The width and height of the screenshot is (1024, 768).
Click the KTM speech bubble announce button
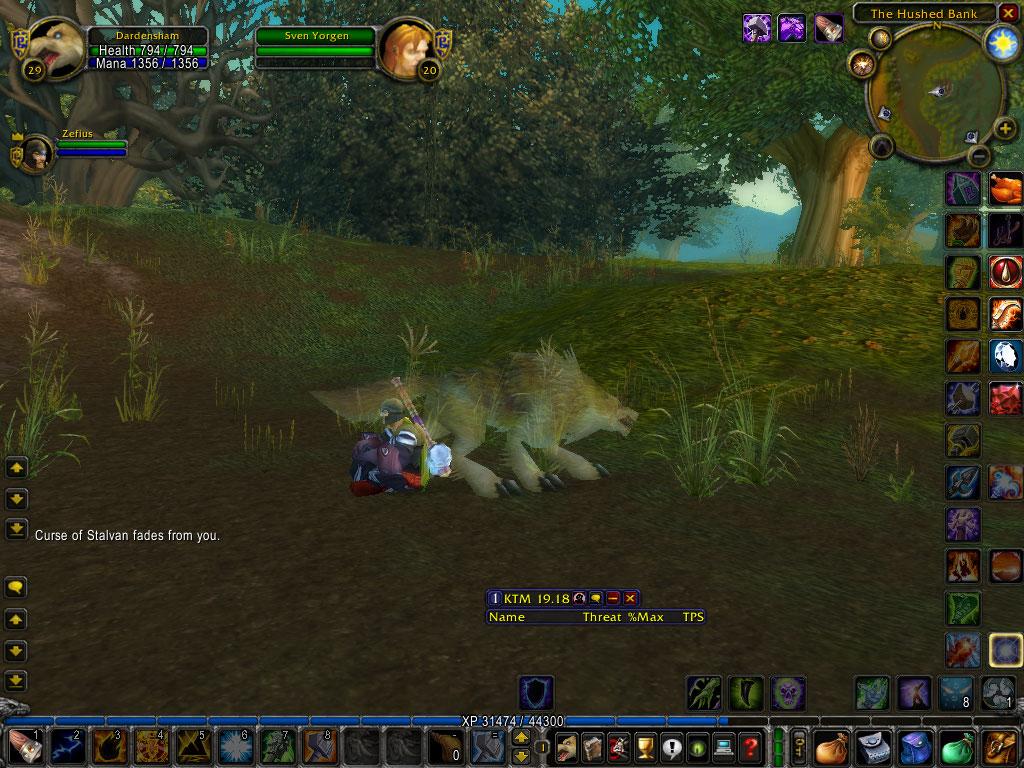tap(596, 598)
